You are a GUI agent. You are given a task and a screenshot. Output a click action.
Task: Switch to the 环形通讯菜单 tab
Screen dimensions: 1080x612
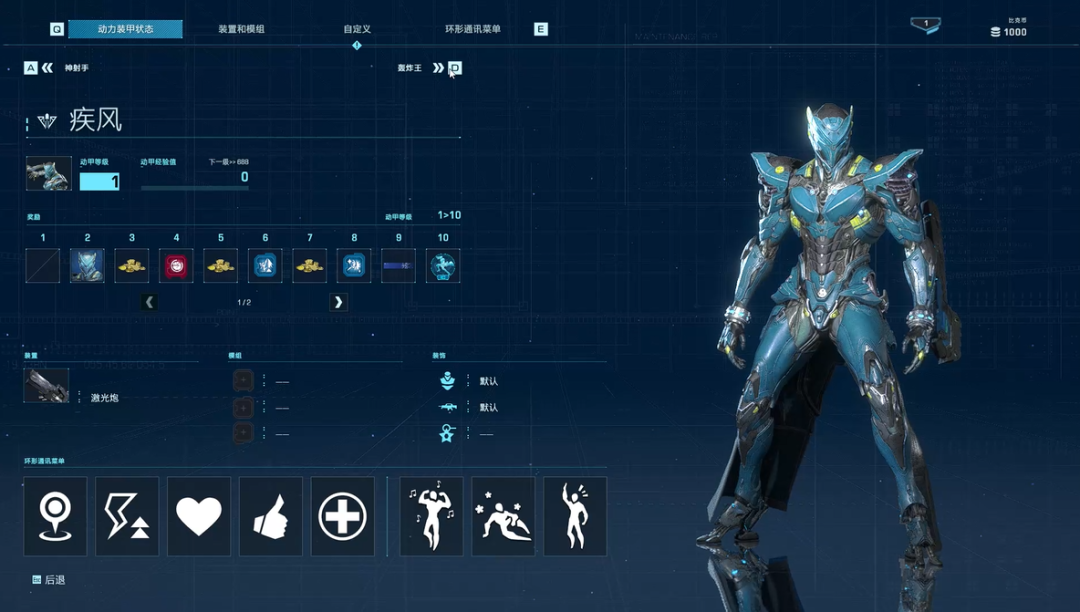click(473, 29)
